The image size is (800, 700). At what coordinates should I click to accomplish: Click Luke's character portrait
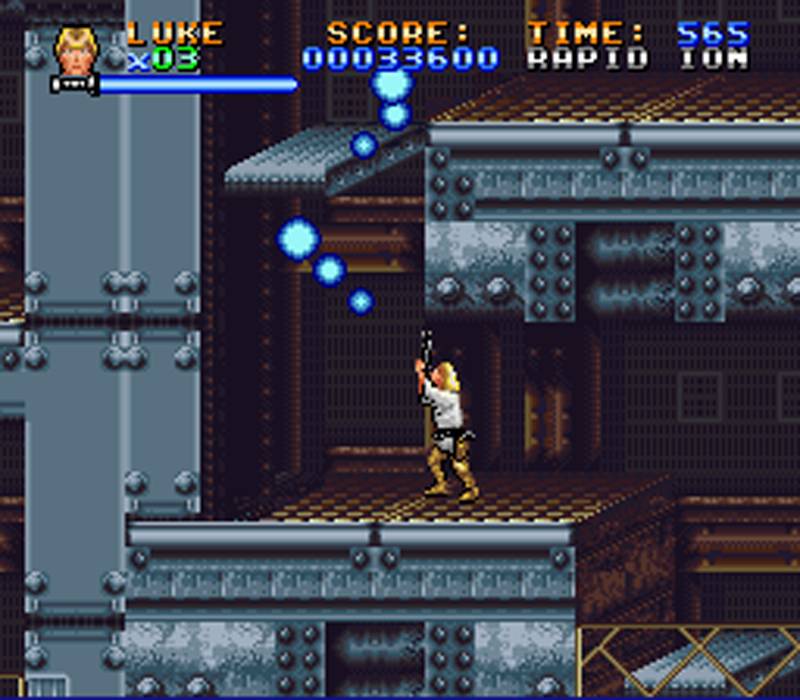[76, 51]
